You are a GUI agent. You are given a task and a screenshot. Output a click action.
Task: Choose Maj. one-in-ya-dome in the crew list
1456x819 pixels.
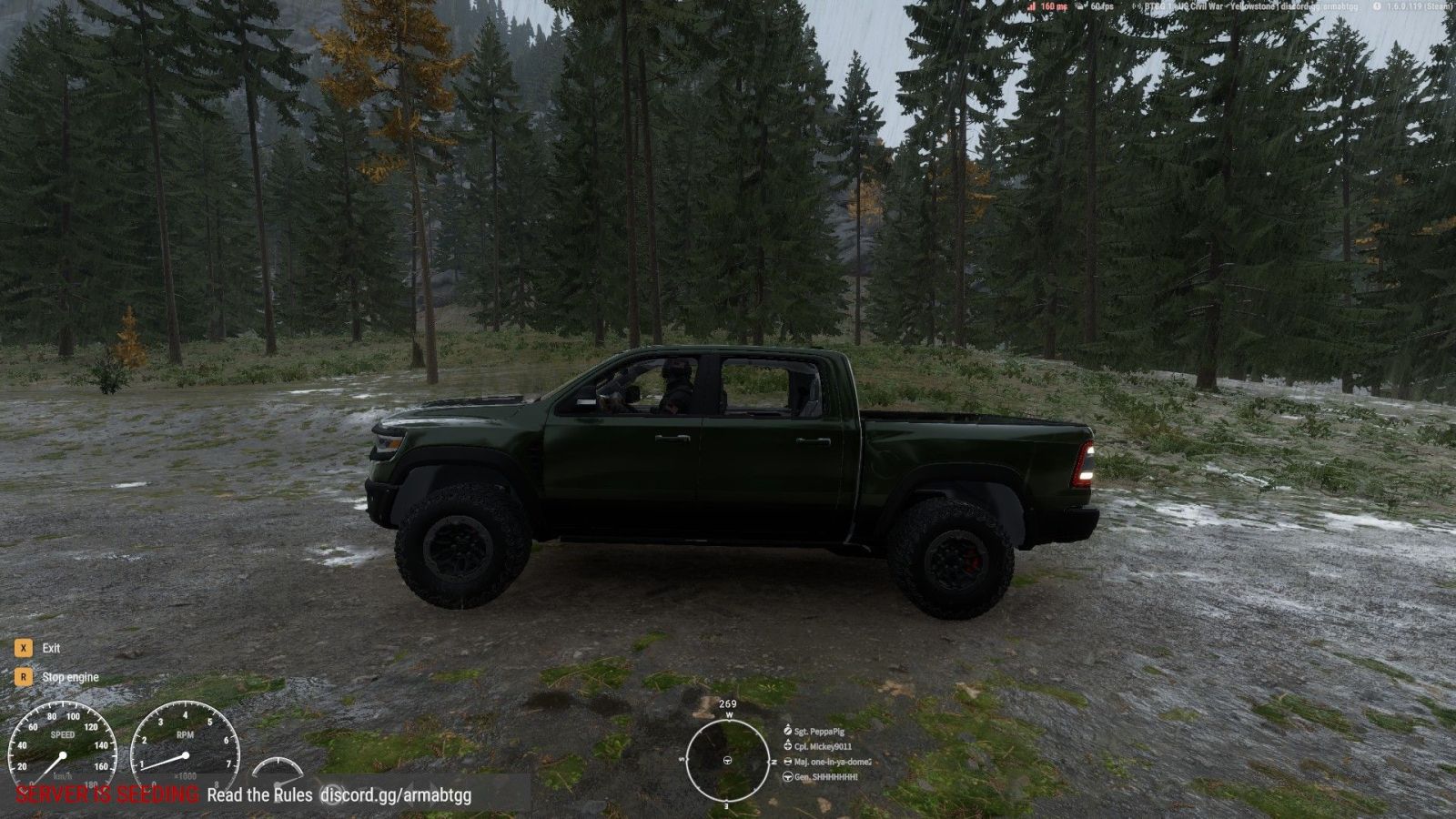(x=832, y=762)
